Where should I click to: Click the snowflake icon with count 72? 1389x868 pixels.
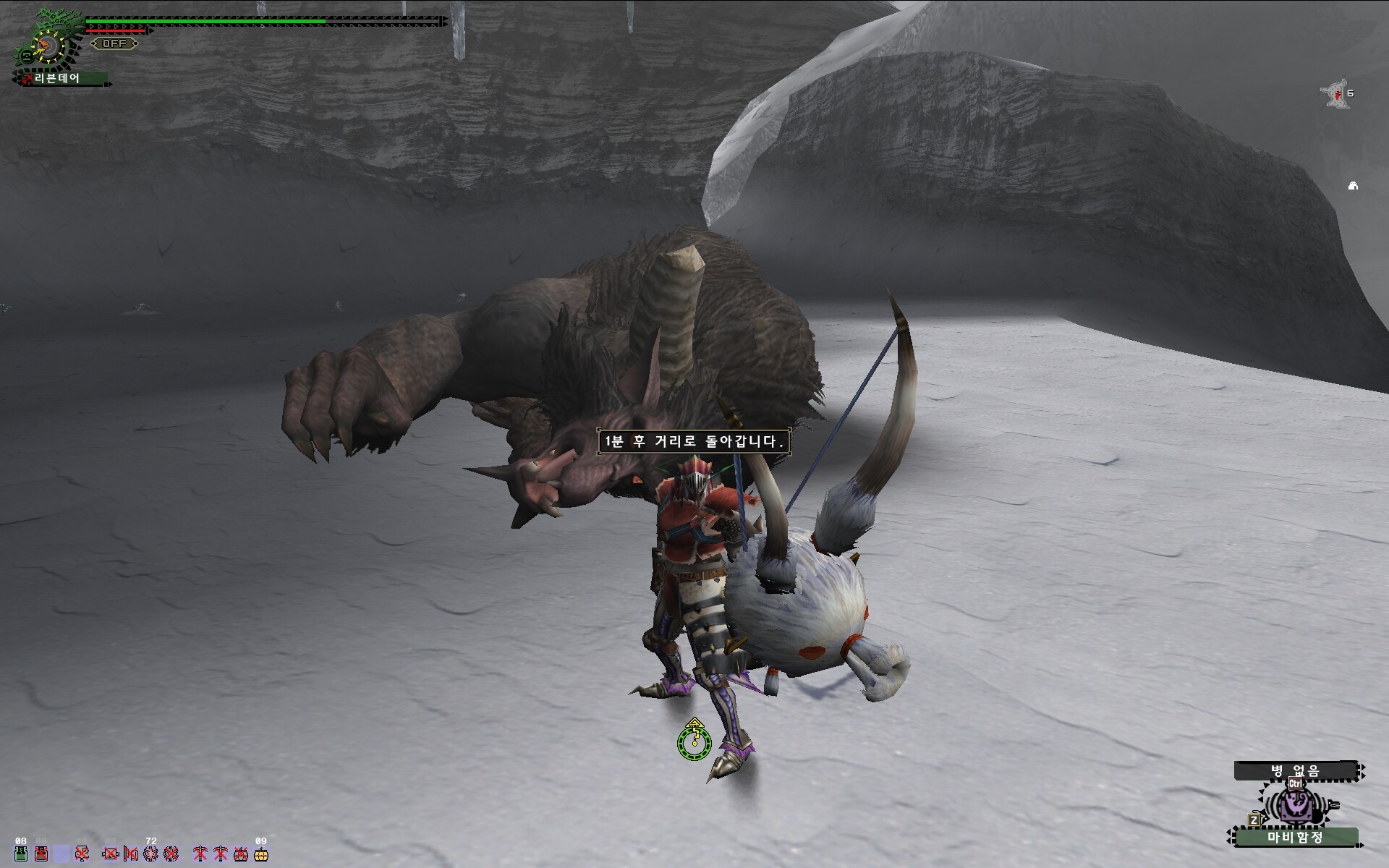(150, 854)
